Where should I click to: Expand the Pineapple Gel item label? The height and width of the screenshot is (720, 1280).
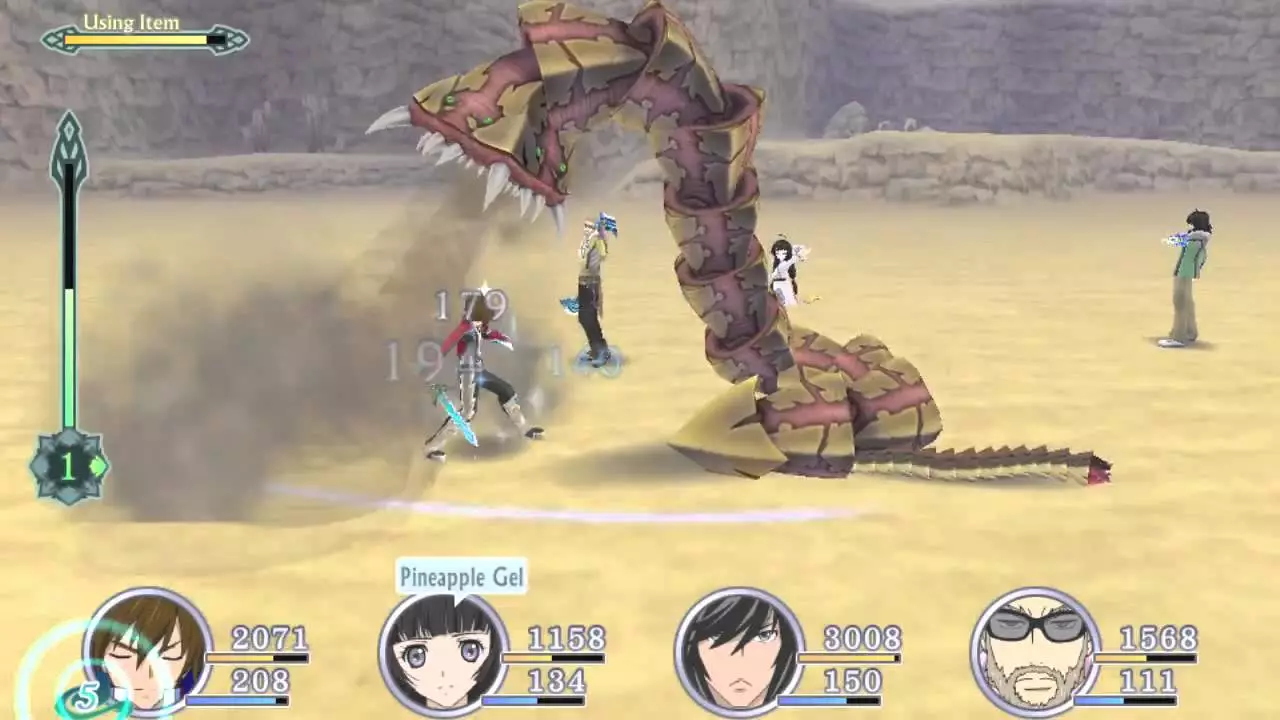point(460,577)
